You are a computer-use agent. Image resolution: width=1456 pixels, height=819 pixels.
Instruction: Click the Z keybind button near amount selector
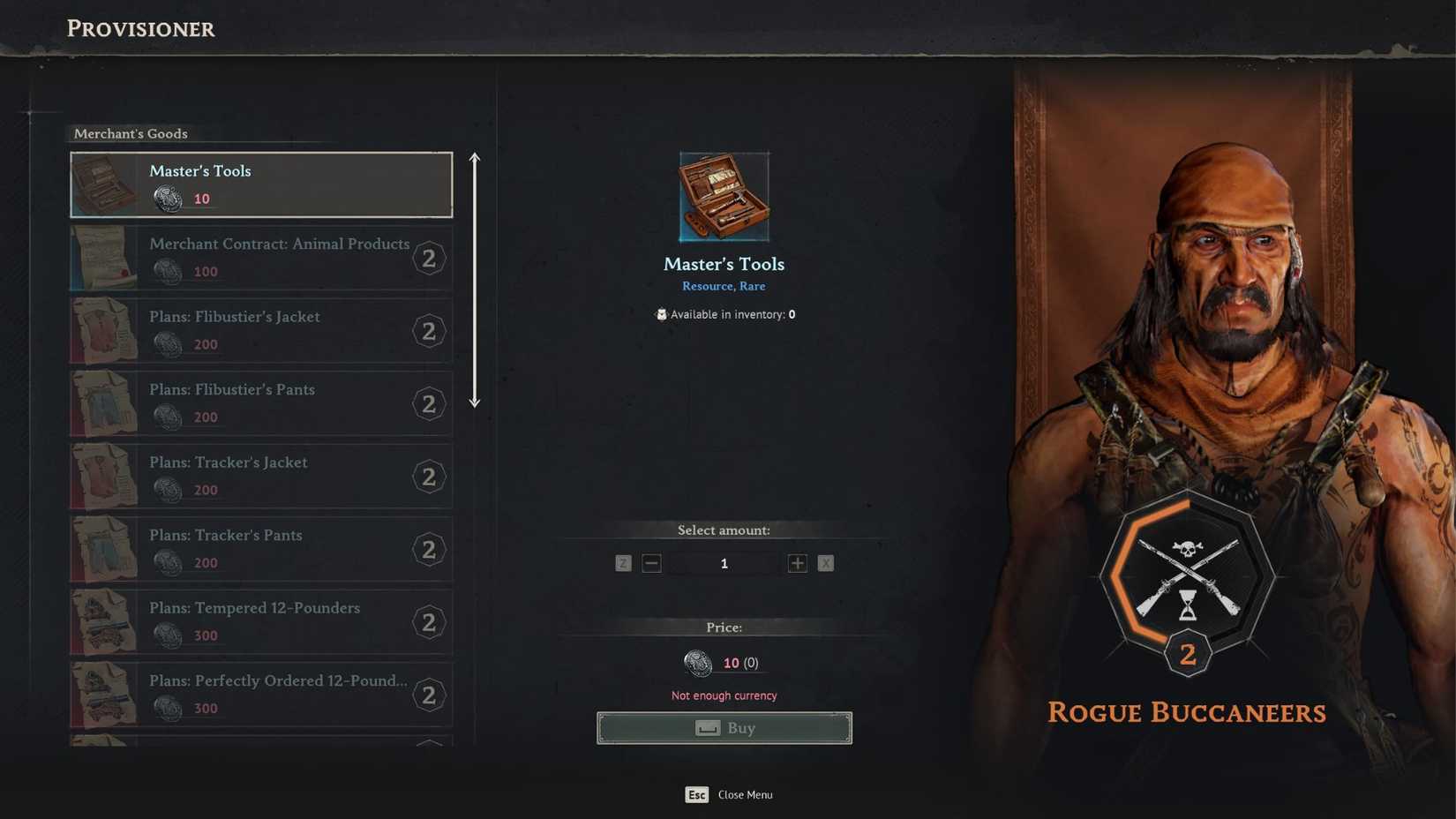pyautogui.click(x=623, y=563)
